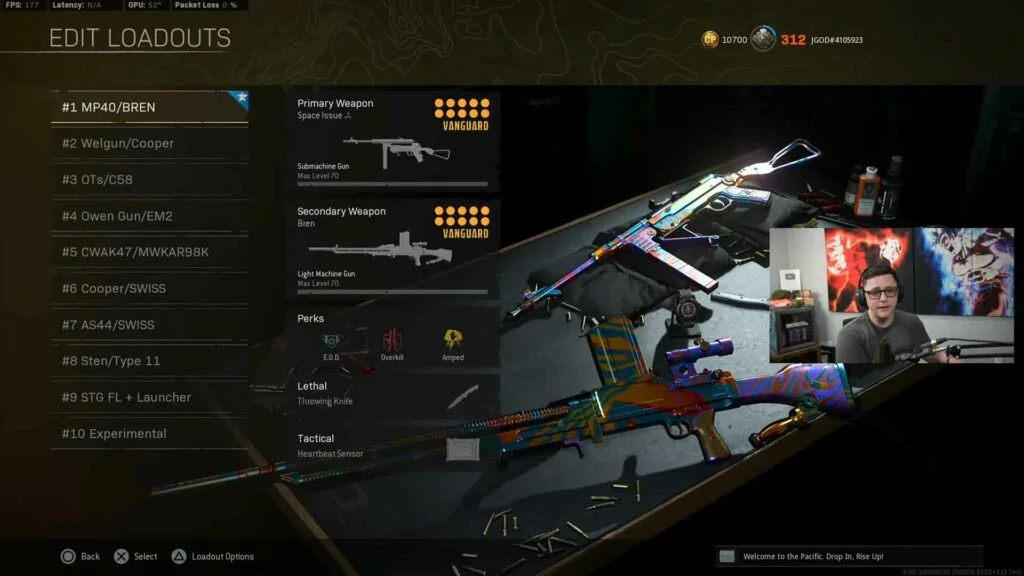Select the #1 MP40/BREN loadout
Image resolution: width=1024 pixels, height=576 pixels.
point(149,107)
